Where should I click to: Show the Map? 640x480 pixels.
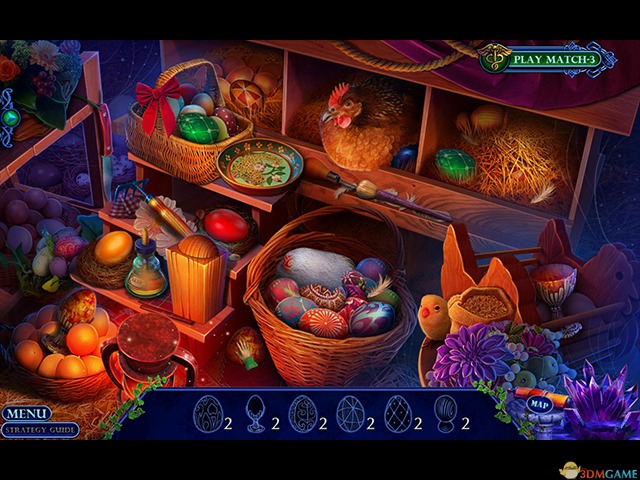(539, 405)
